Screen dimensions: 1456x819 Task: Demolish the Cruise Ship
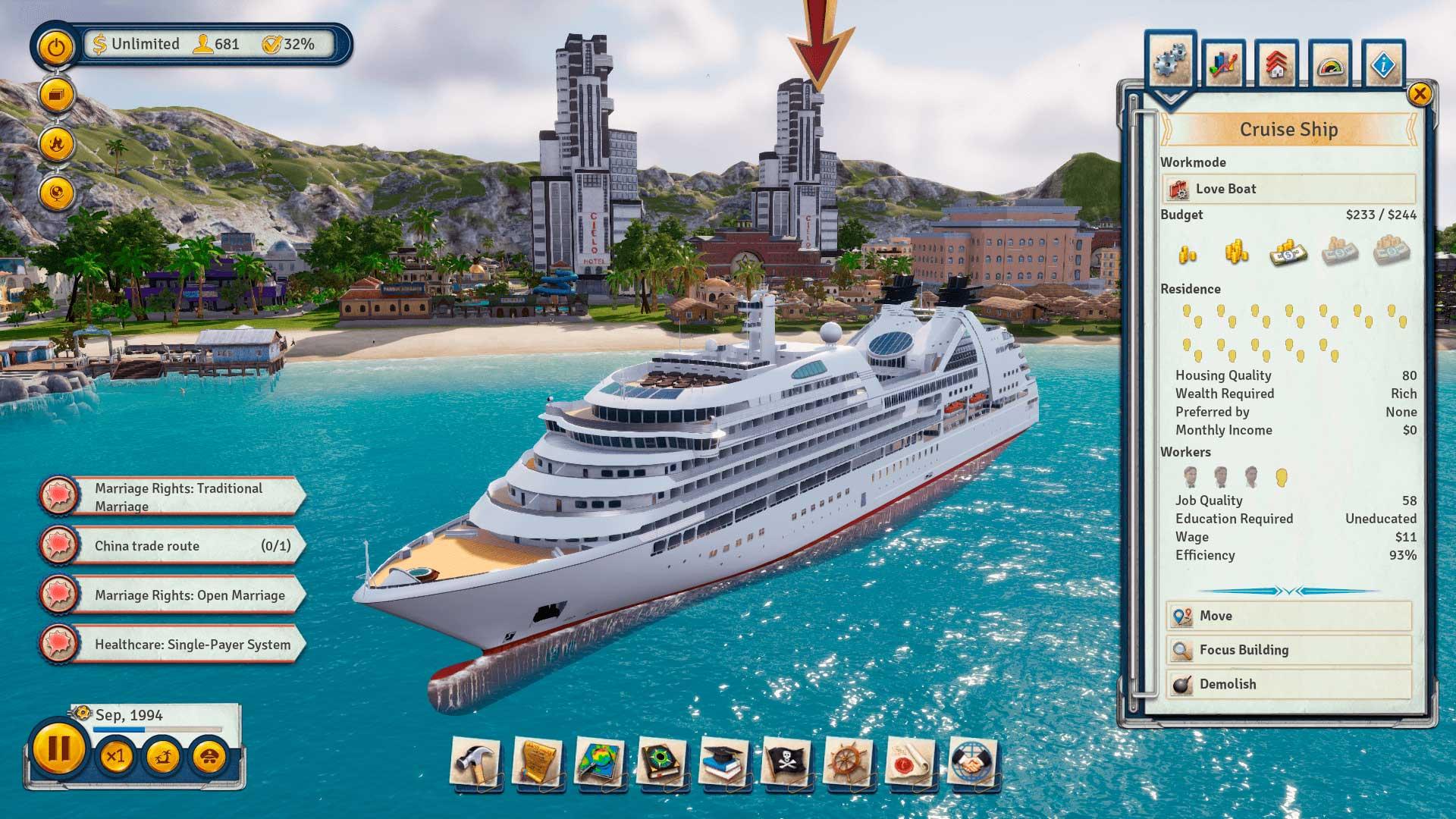click(1288, 684)
